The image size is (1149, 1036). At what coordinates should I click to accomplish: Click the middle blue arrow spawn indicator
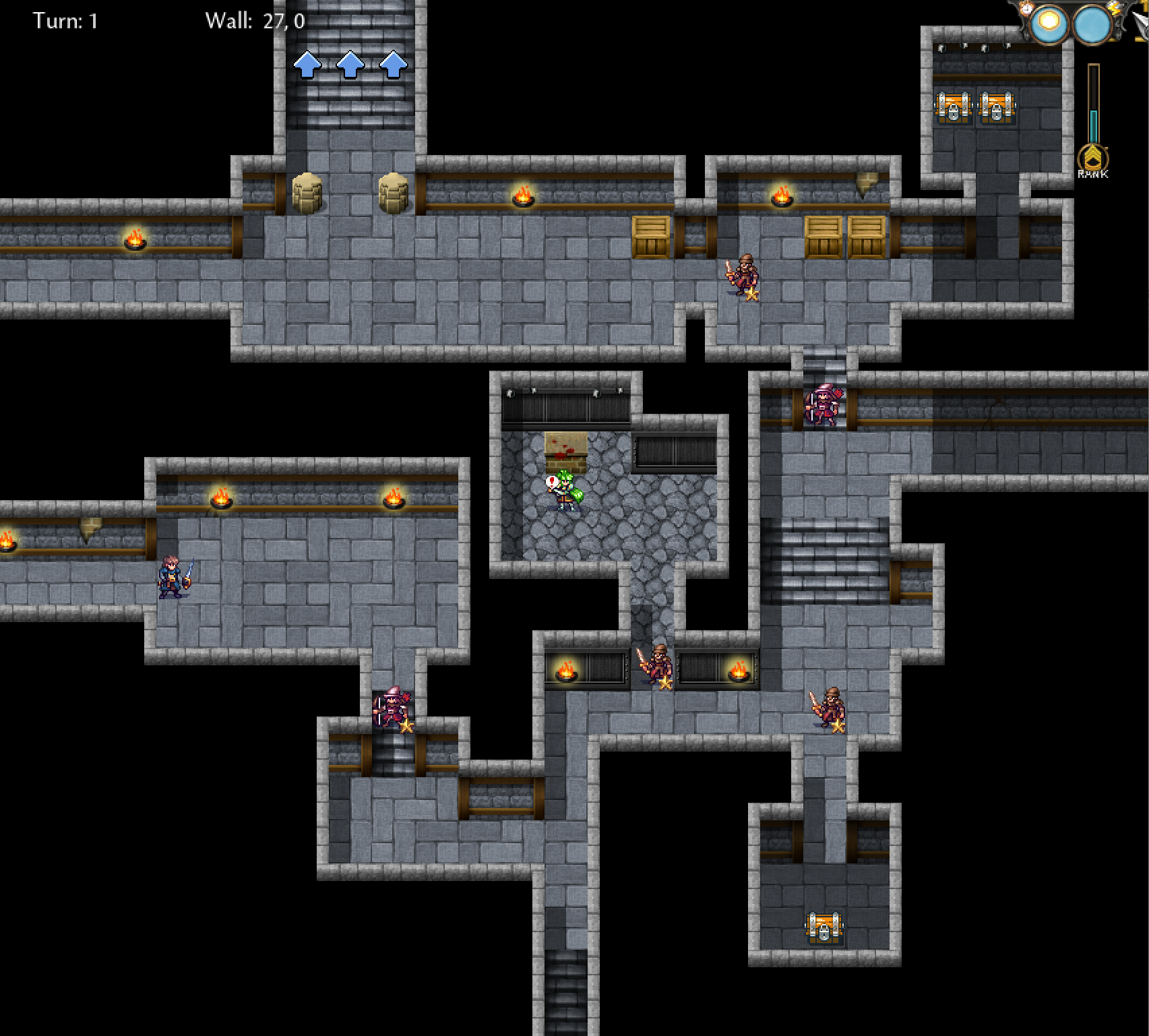pyautogui.click(x=349, y=65)
